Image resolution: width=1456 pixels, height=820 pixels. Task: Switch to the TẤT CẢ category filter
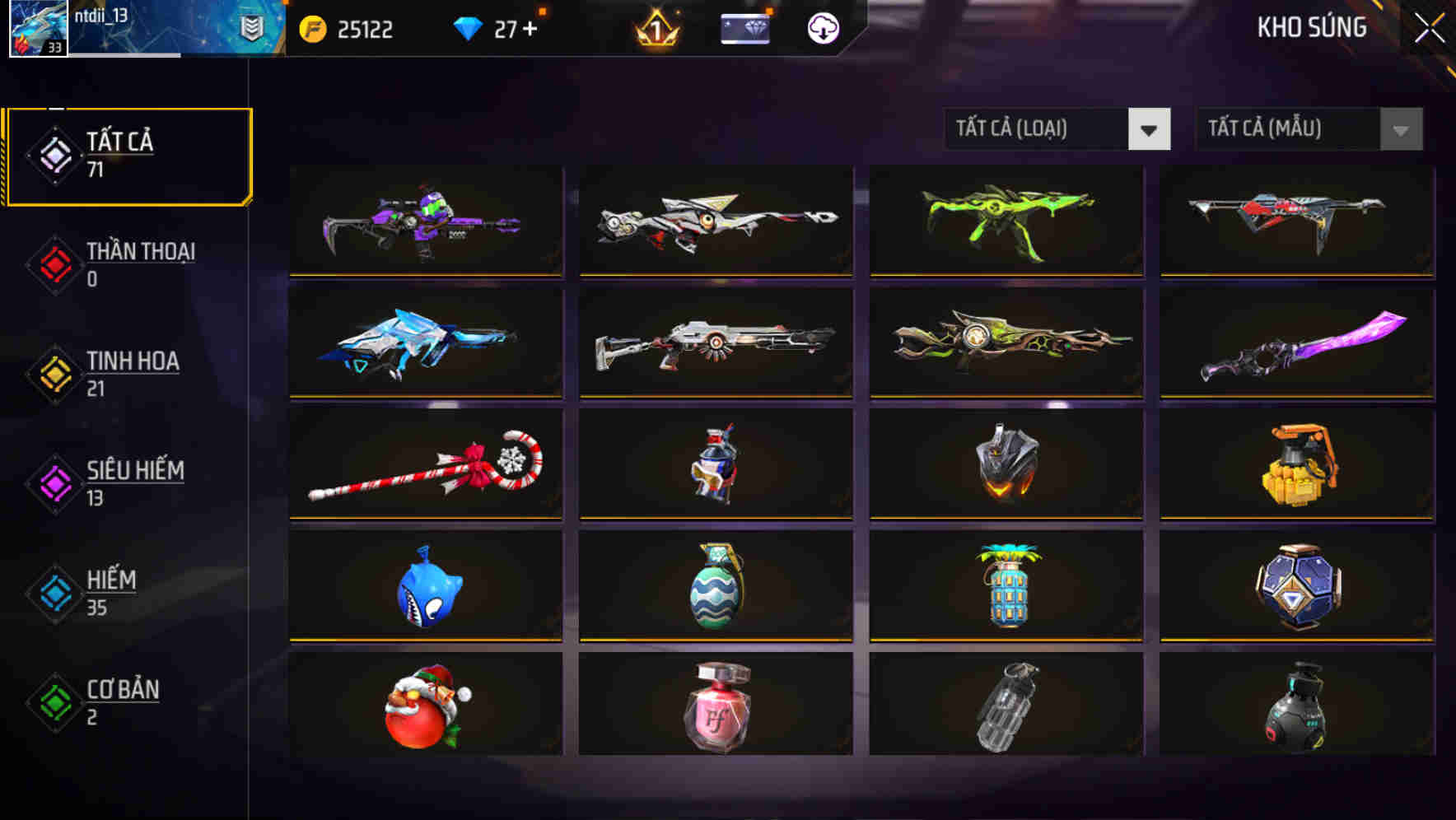128,155
